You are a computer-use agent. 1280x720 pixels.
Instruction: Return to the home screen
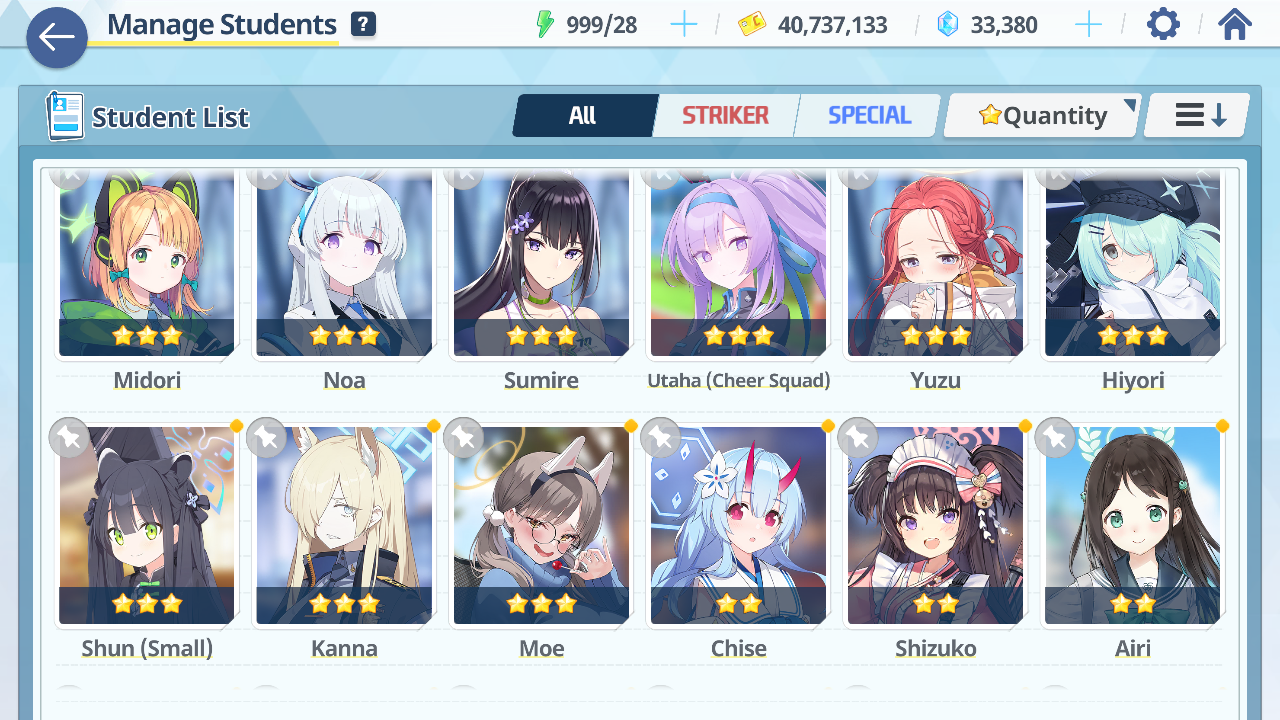tap(1235, 25)
